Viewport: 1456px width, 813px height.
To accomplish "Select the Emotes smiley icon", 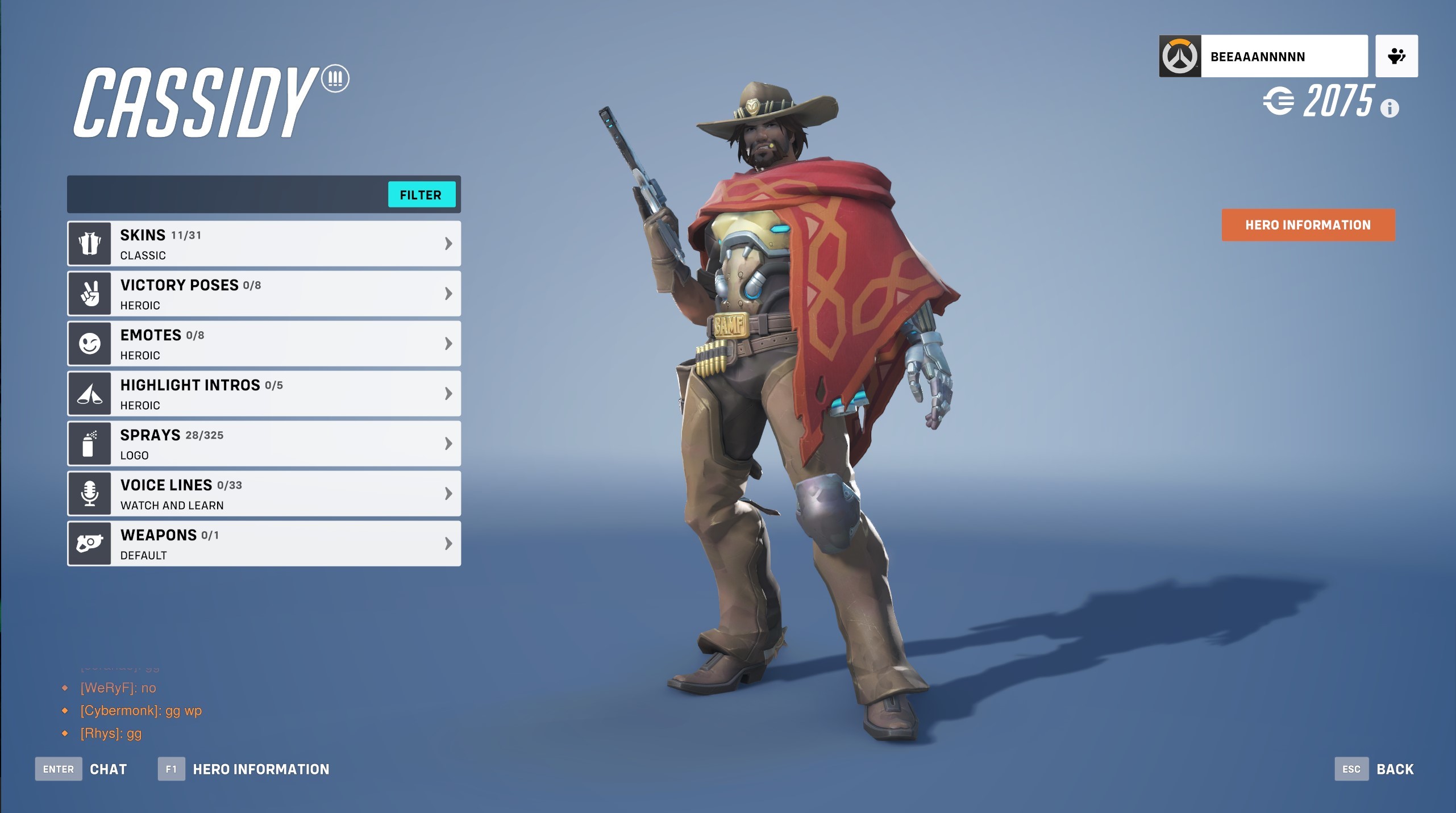I will click(89, 343).
